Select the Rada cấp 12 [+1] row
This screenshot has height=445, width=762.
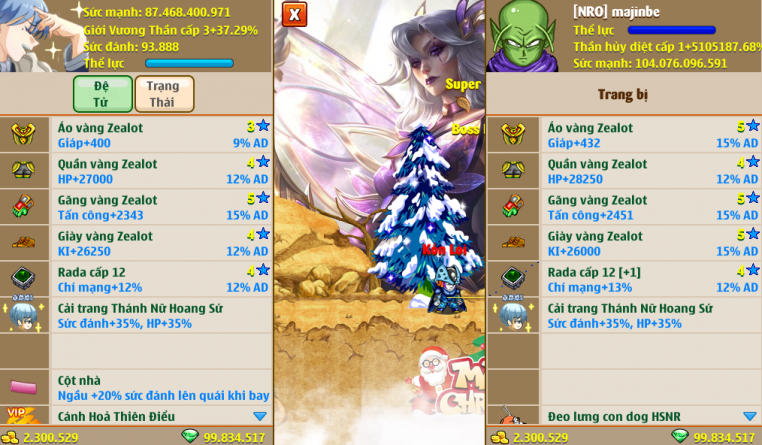pyautogui.click(x=650, y=279)
